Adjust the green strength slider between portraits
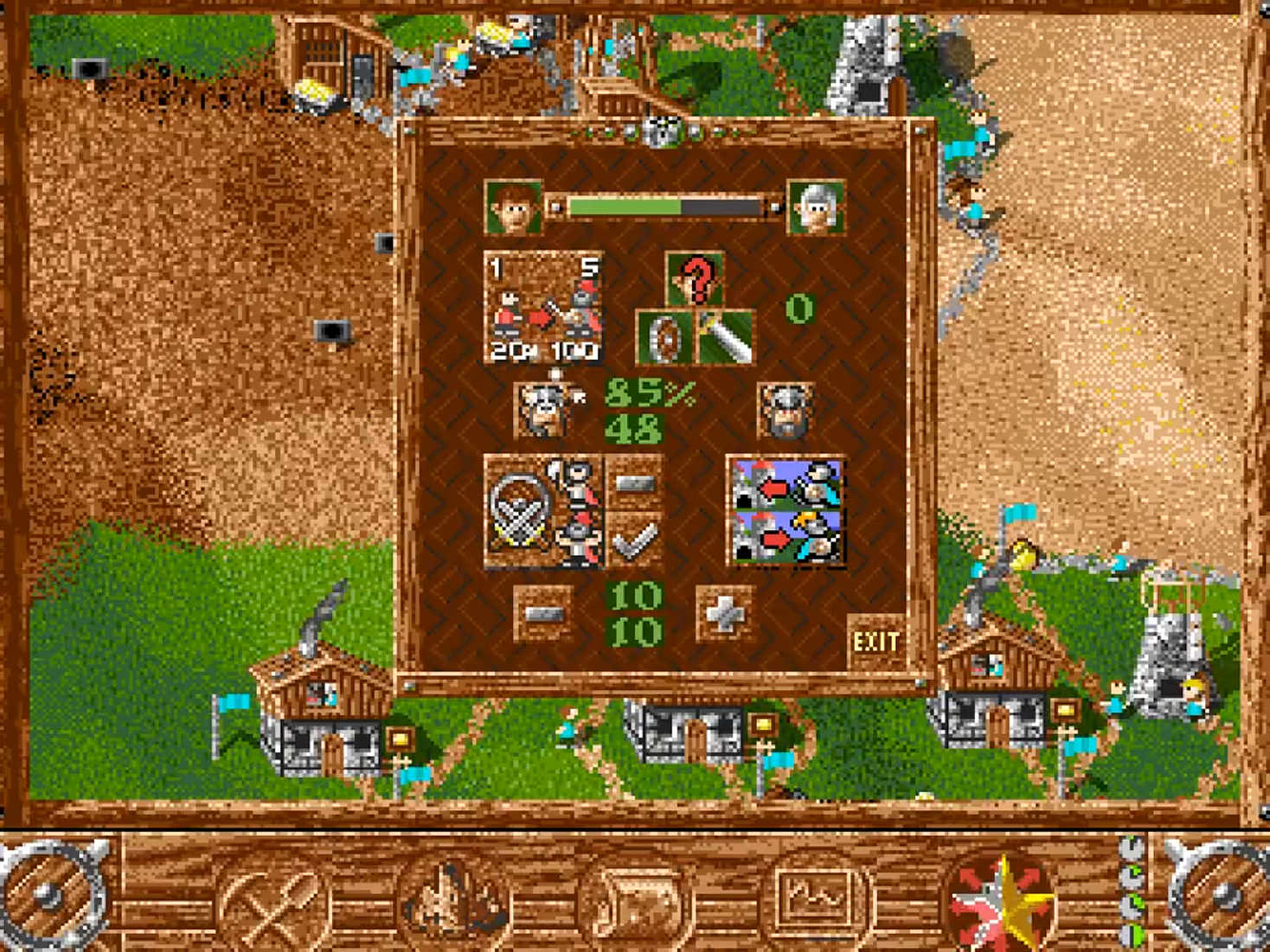1270x952 pixels. 662,206
